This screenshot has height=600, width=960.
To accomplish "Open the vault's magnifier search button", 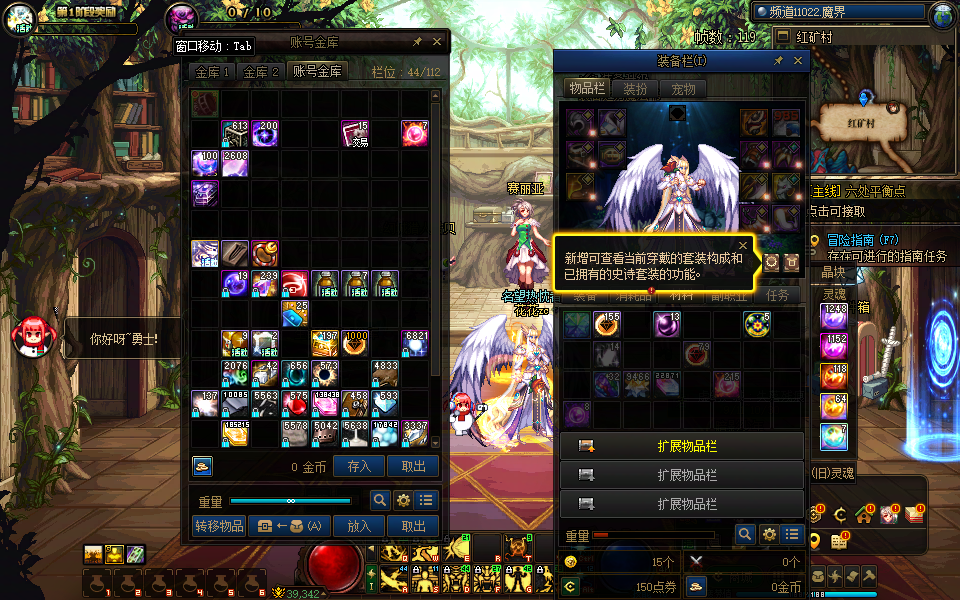I will [380, 501].
